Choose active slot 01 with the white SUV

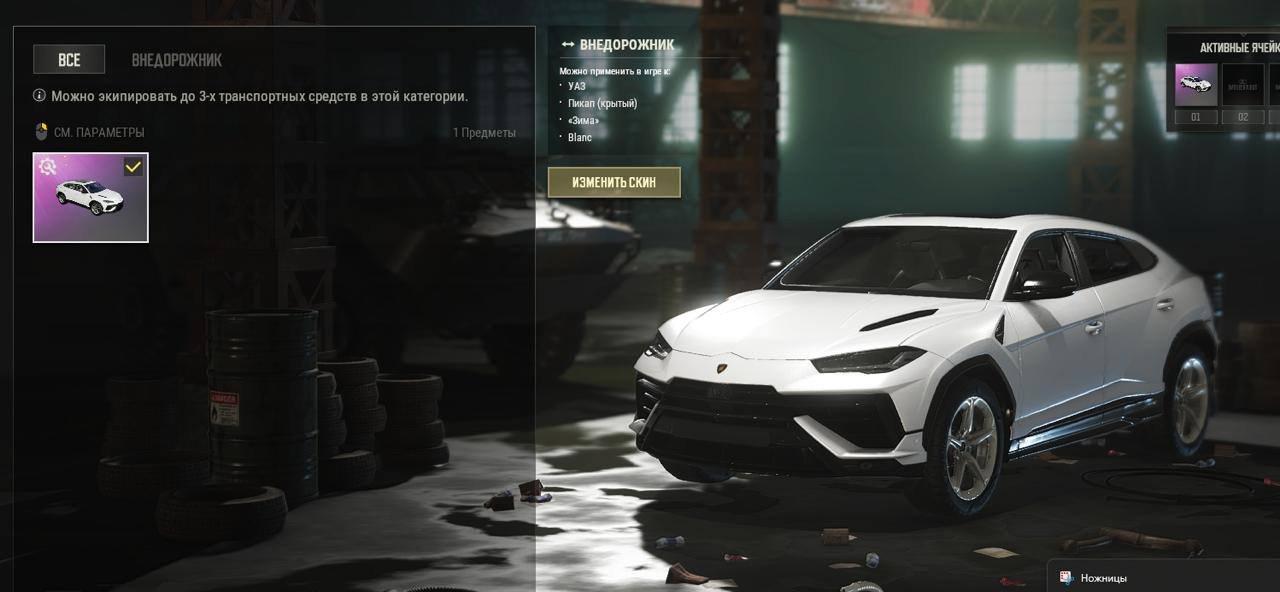click(1195, 85)
